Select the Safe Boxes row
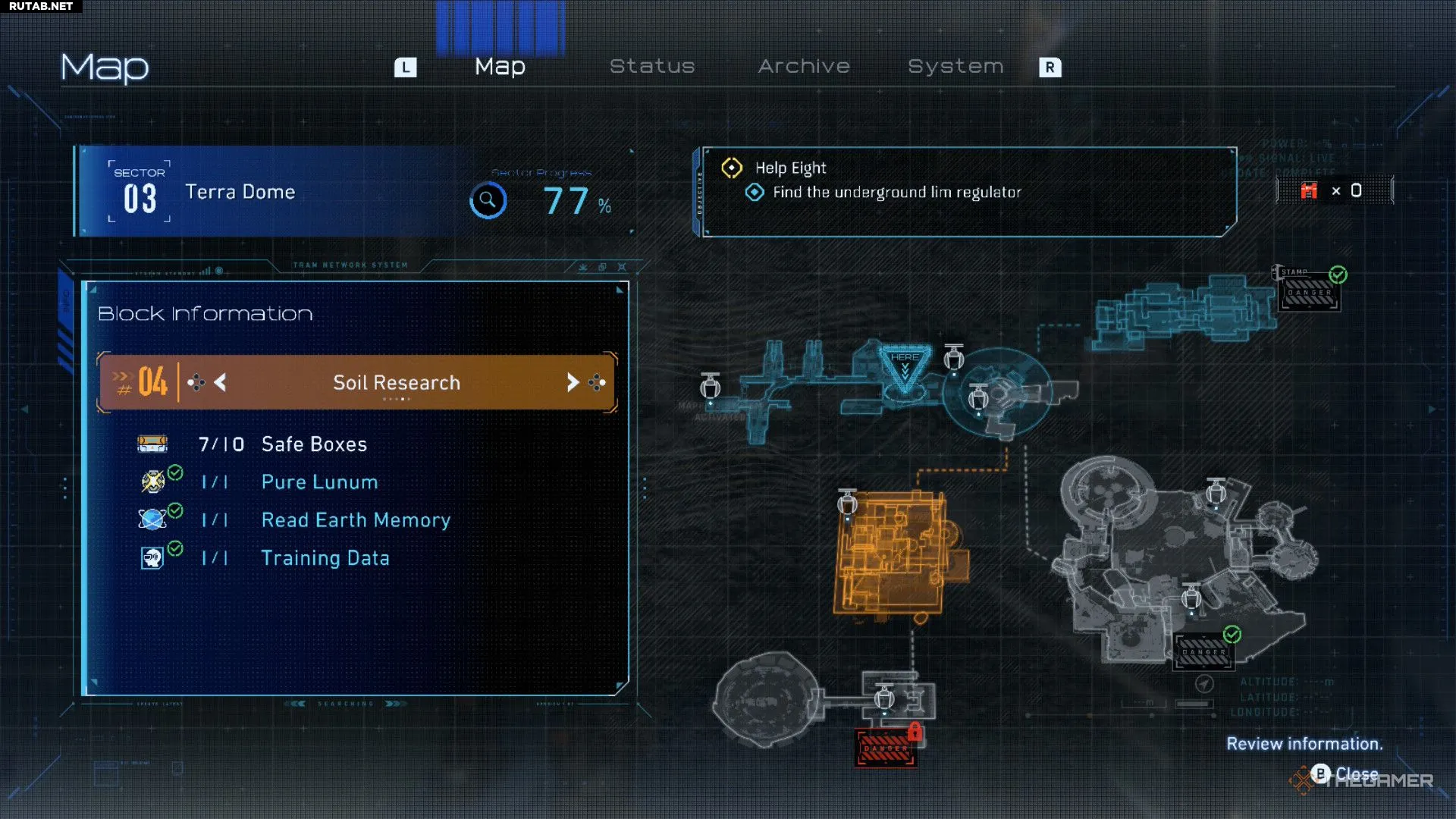This screenshot has height=819, width=1456. [x=313, y=444]
